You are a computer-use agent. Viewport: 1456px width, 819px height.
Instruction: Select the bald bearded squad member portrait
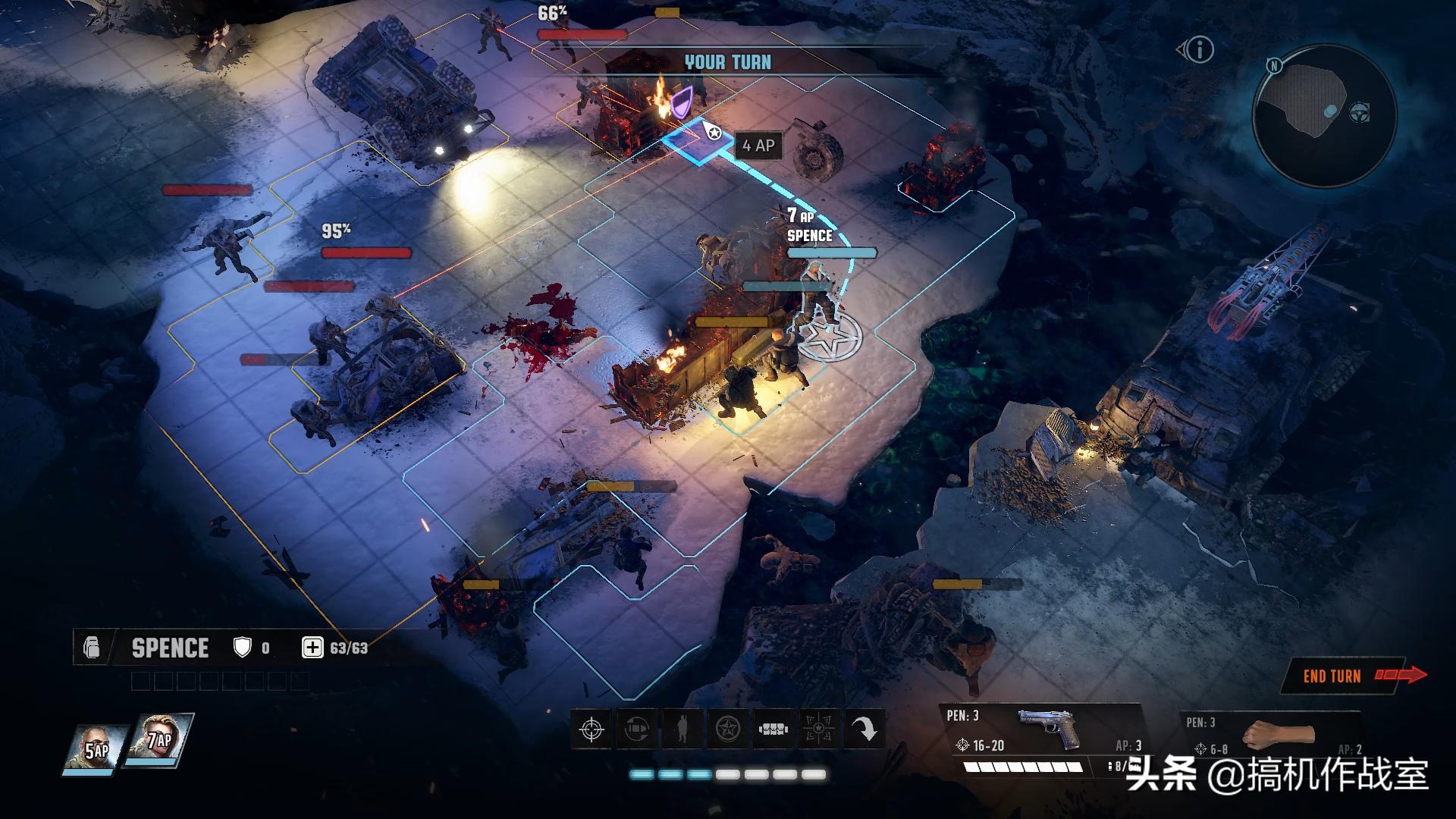[96, 748]
